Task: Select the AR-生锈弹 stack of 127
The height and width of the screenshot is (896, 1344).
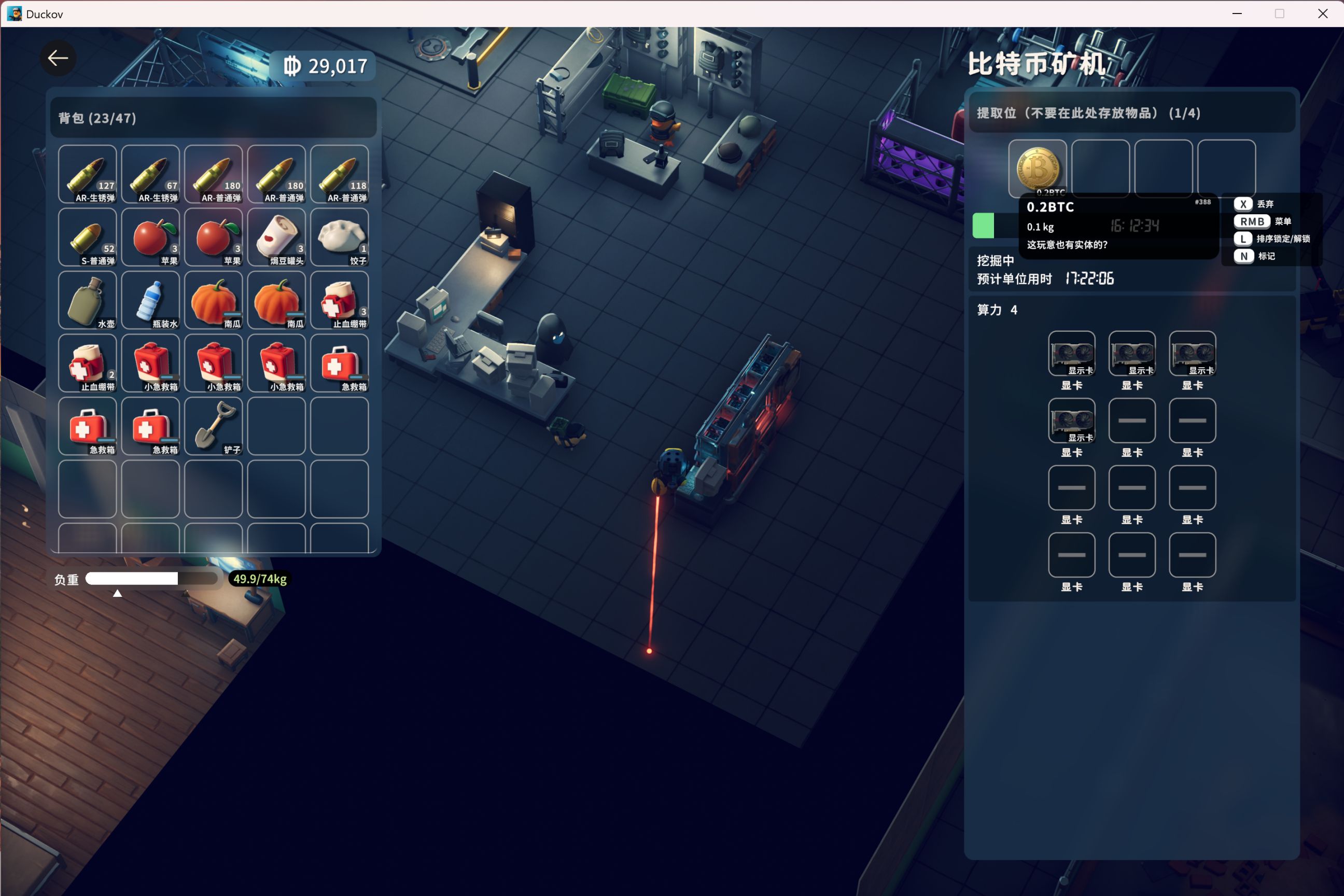Action: 88,174
